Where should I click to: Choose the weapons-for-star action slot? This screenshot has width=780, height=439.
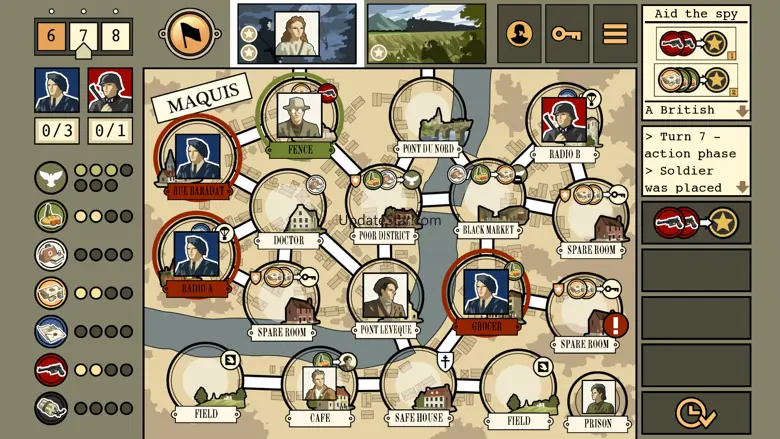pyautogui.click(x=695, y=223)
